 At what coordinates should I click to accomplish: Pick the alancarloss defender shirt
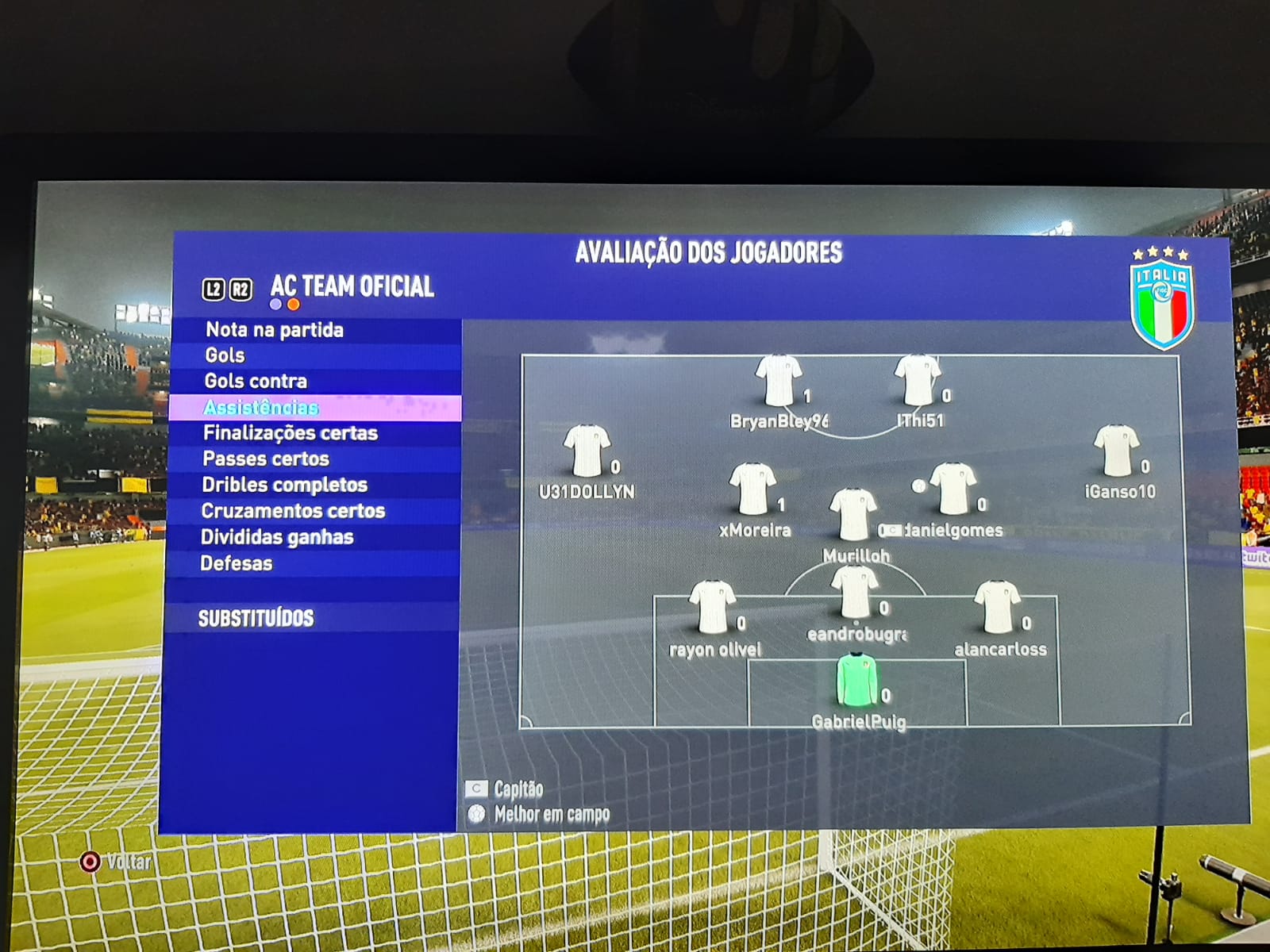click(997, 607)
